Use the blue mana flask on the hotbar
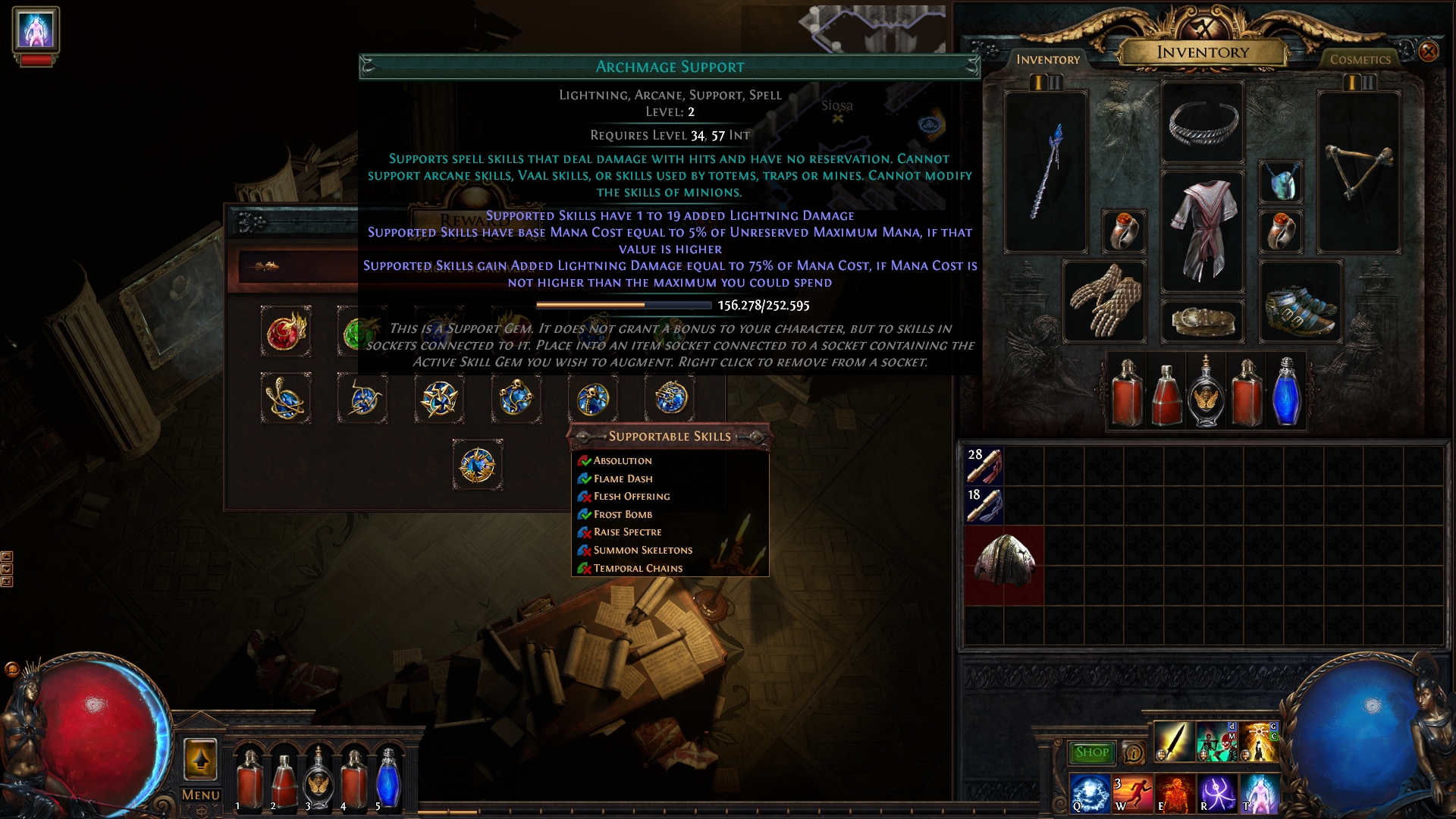This screenshot has width=1456, height=819. coord(388,777)
